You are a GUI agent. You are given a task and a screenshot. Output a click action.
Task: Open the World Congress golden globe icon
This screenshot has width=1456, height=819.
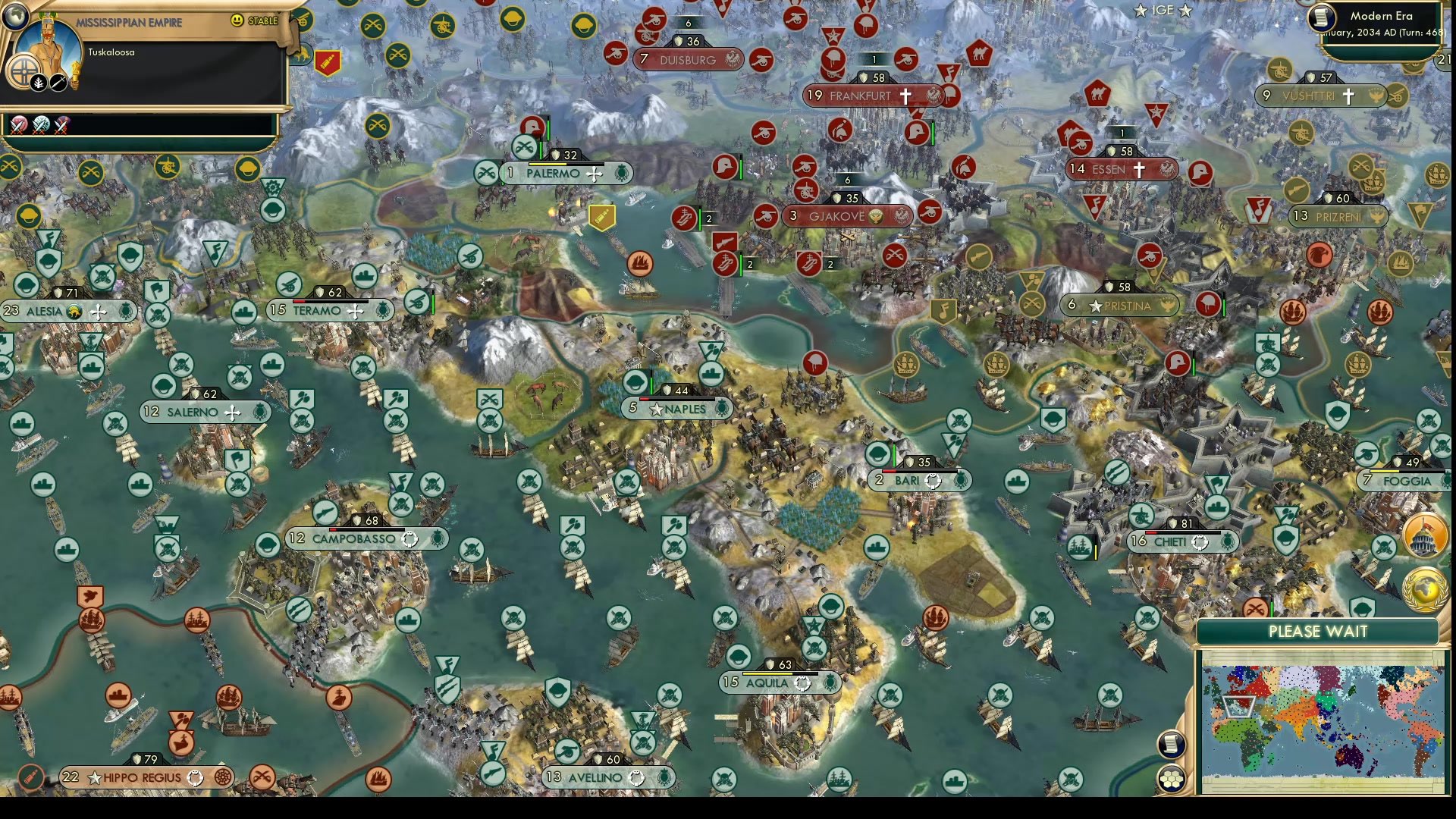pyautogui.click(x=1424, y=588)
